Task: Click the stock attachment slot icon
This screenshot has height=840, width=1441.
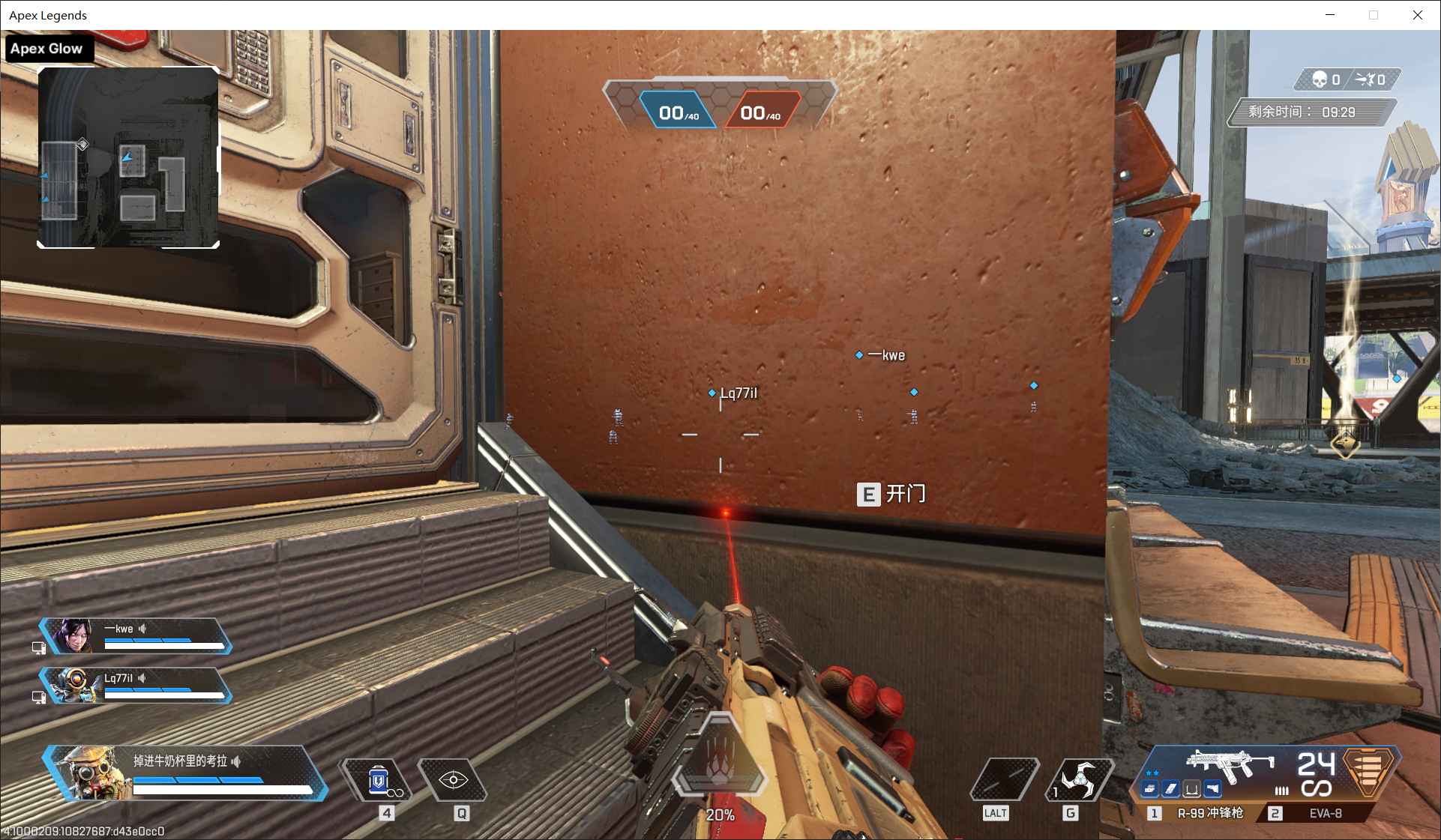Action: 1192,789
